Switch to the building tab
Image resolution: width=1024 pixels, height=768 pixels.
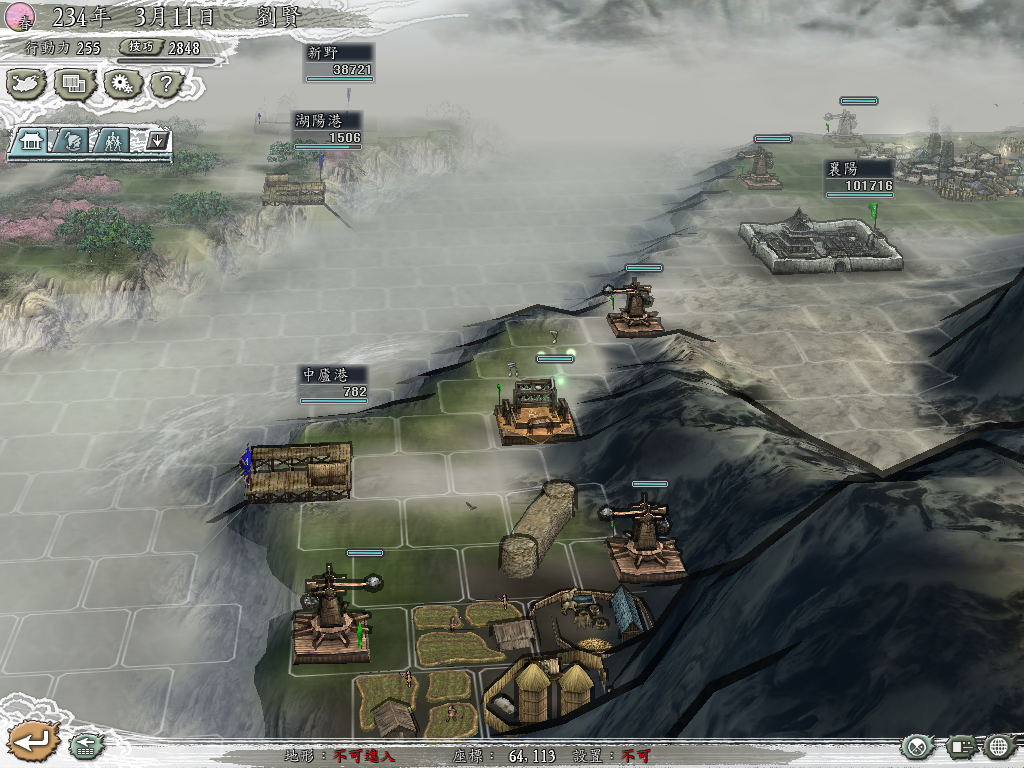coord(30,141)
